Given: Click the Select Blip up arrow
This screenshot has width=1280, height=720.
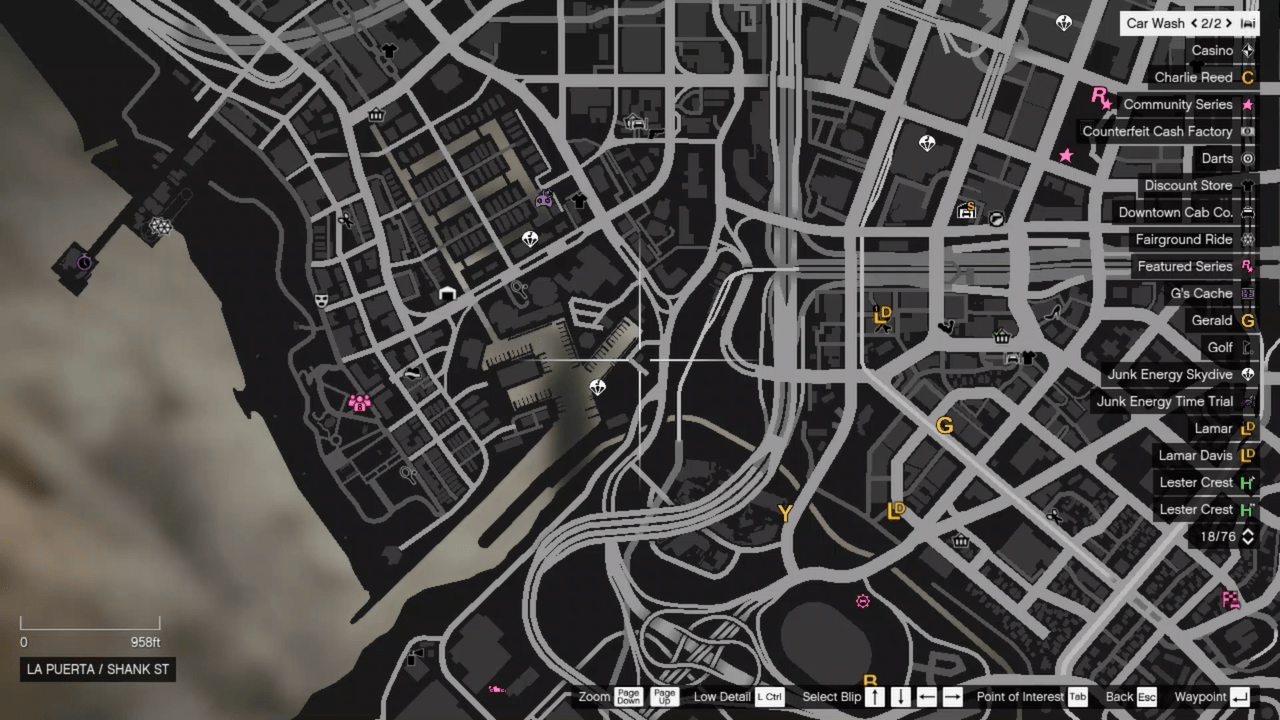Looking at the screenshot, I should (x=874, y=696).
